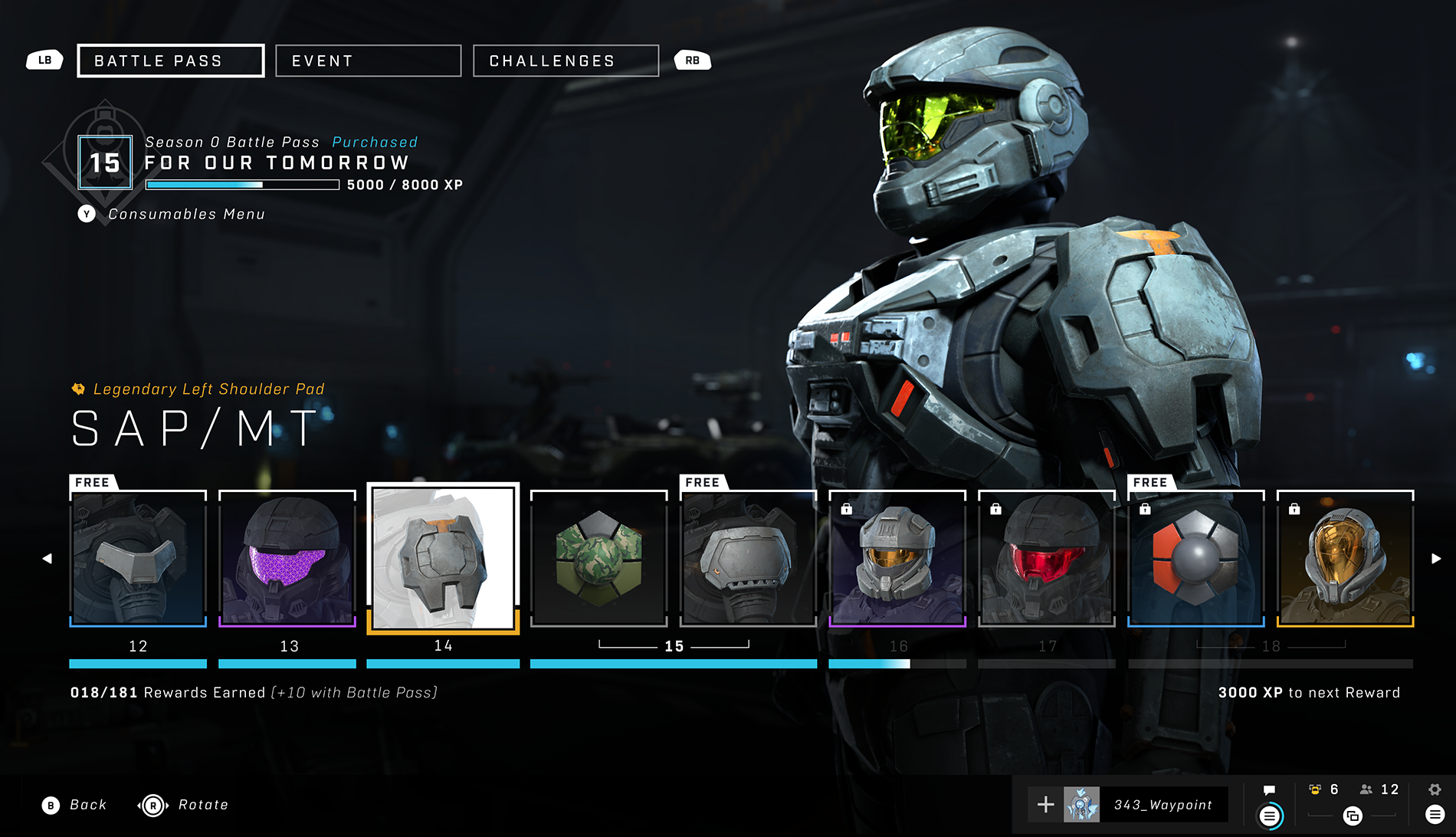Select the free tier 15 shoulder pad reward
1456x837 pixels.
click(748, 558)
